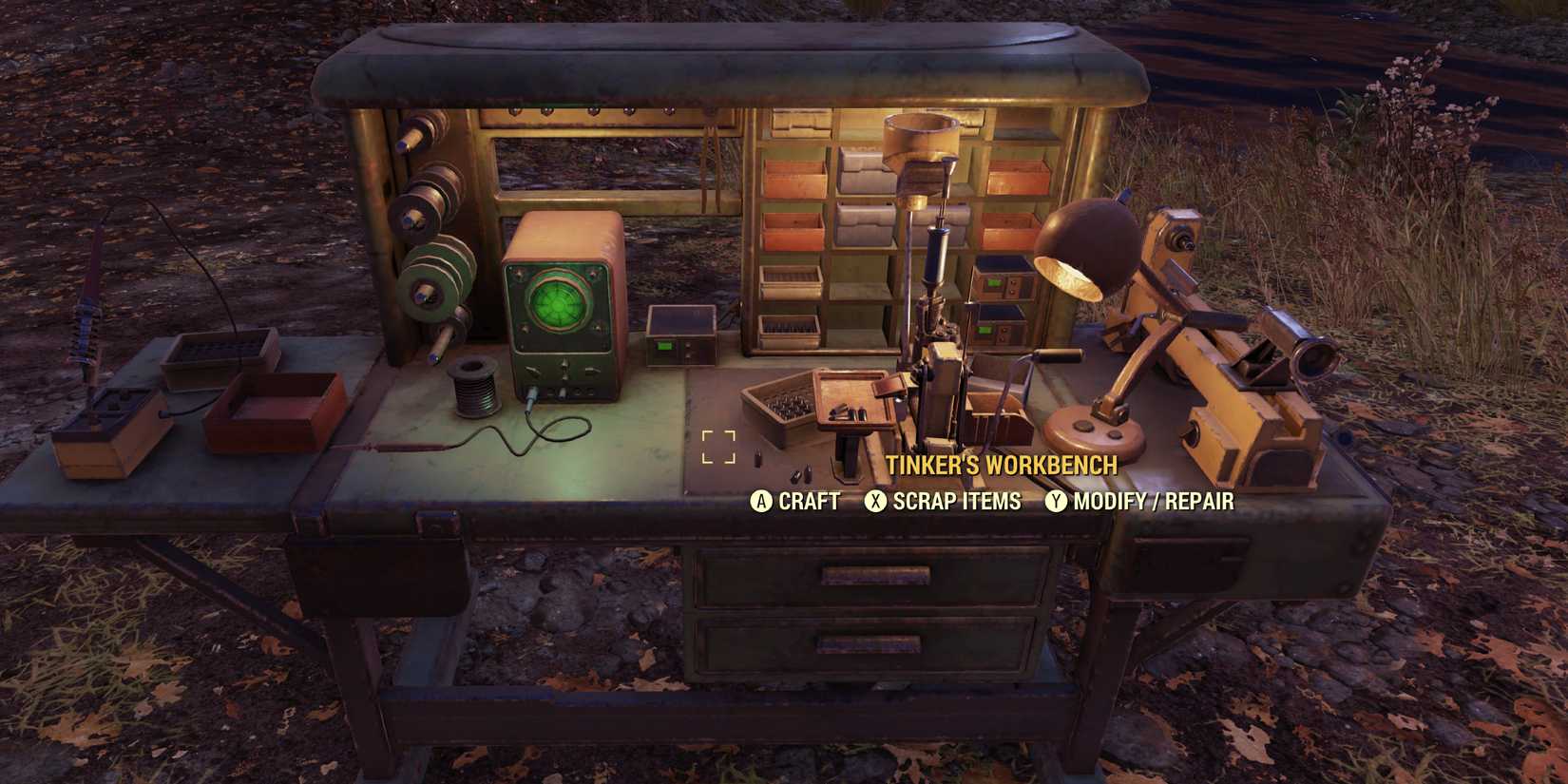Click the Tinker's Workbench label
Image resolution: width=1568 pixels, height=784 pixels.
coord(1003,467)
